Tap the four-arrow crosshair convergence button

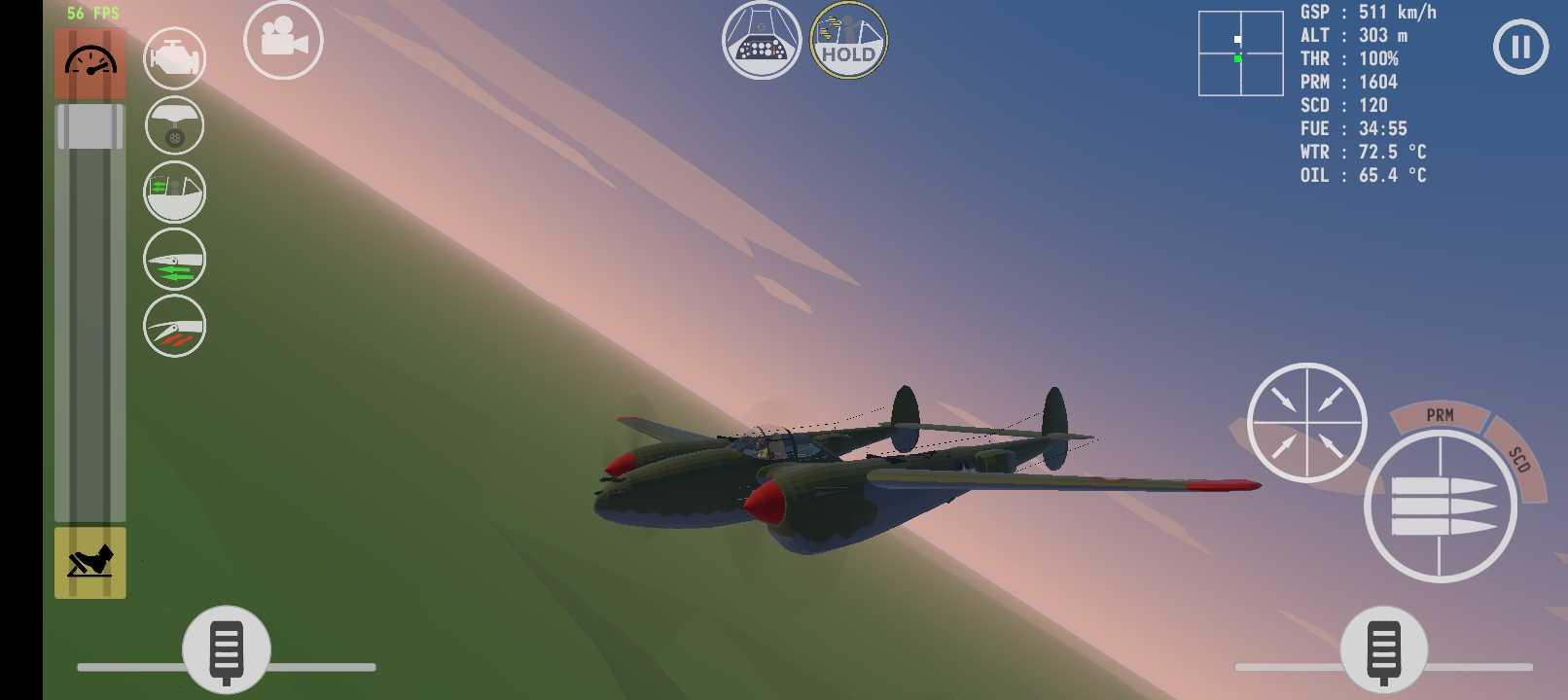point(1306,423)
